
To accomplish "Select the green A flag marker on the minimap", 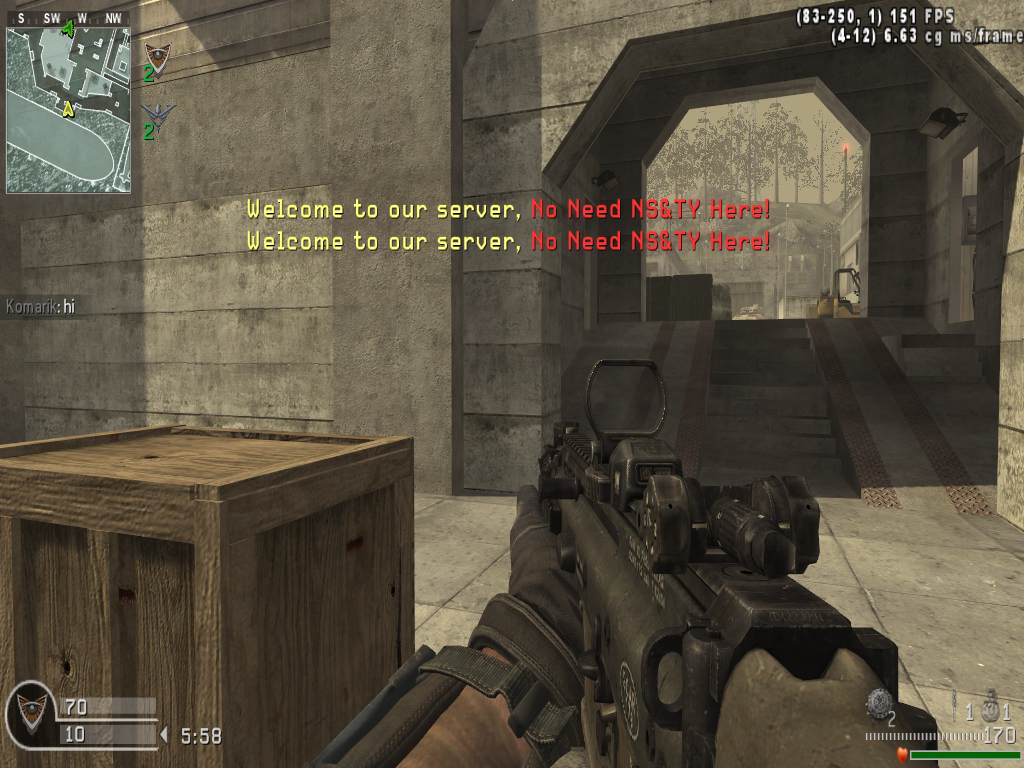I will 68,29.
